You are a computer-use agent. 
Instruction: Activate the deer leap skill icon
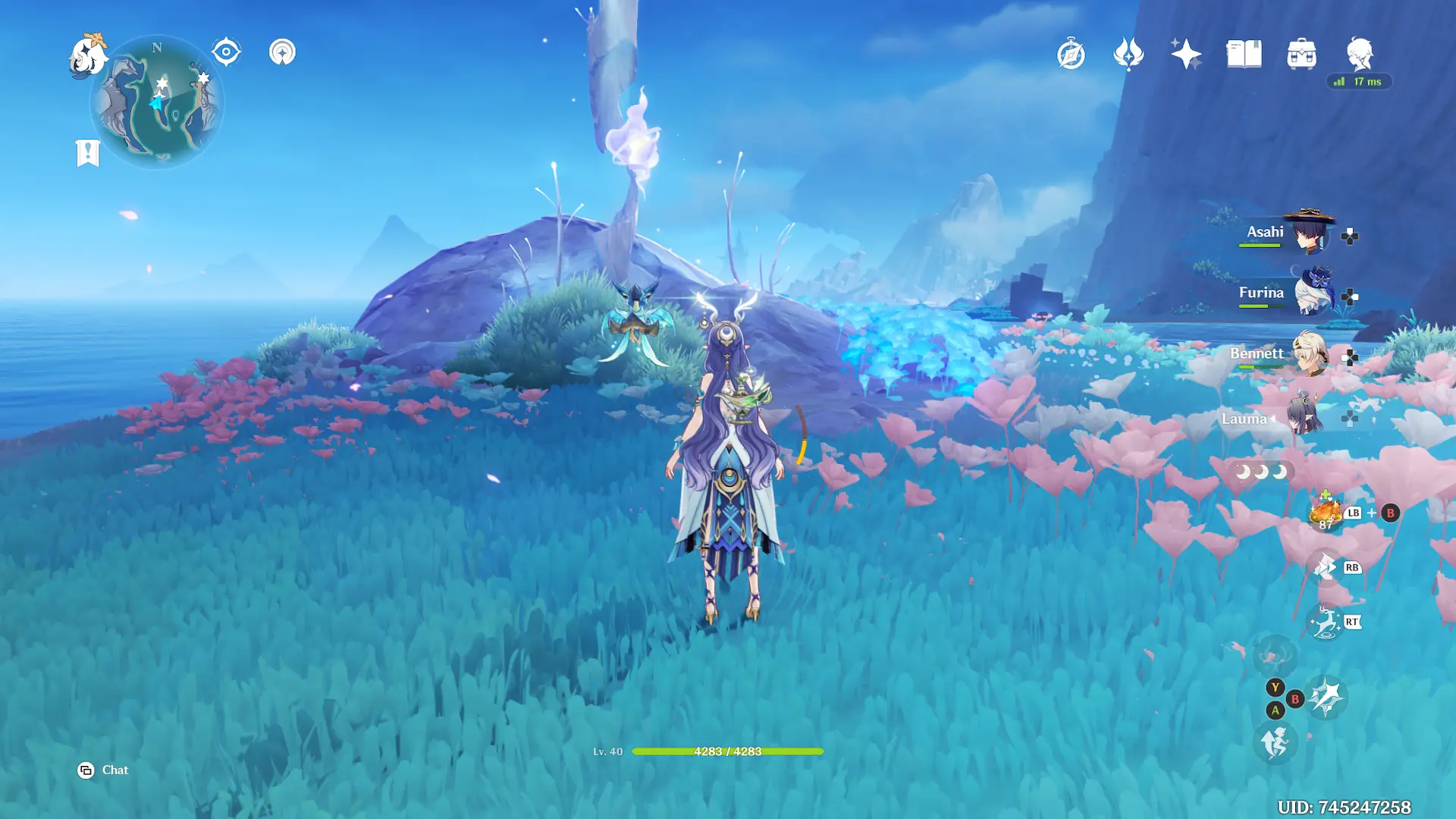[x=1325, y=623]
